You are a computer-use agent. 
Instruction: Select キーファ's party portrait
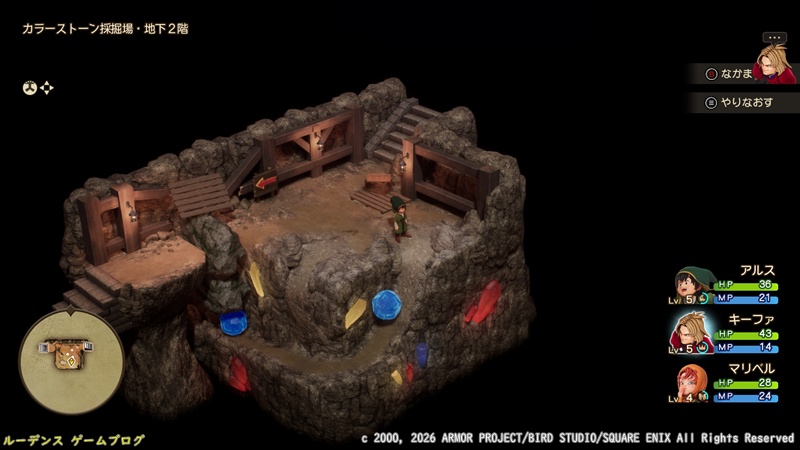tap(692, 330)
